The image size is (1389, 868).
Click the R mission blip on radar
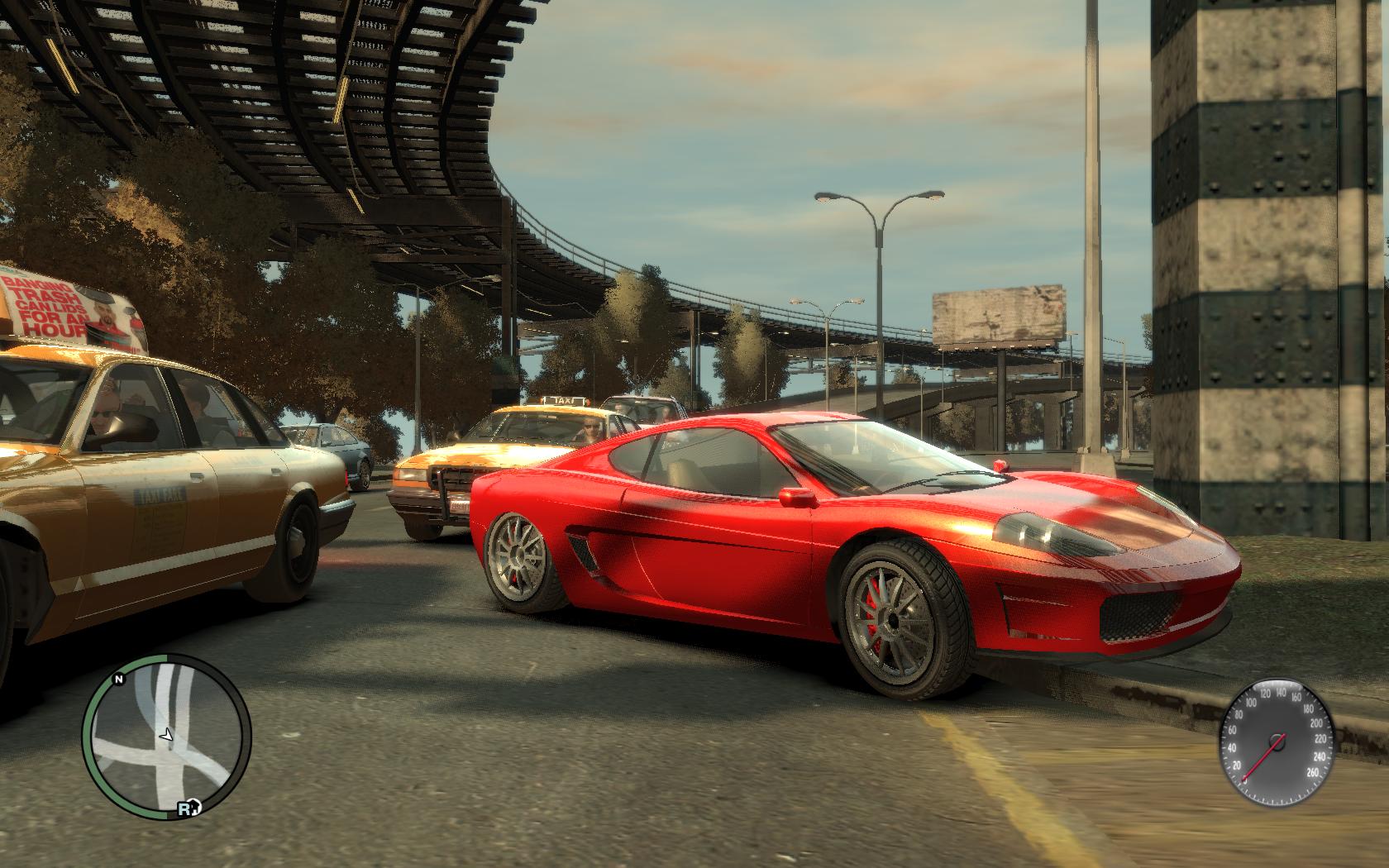pos(184,810)
